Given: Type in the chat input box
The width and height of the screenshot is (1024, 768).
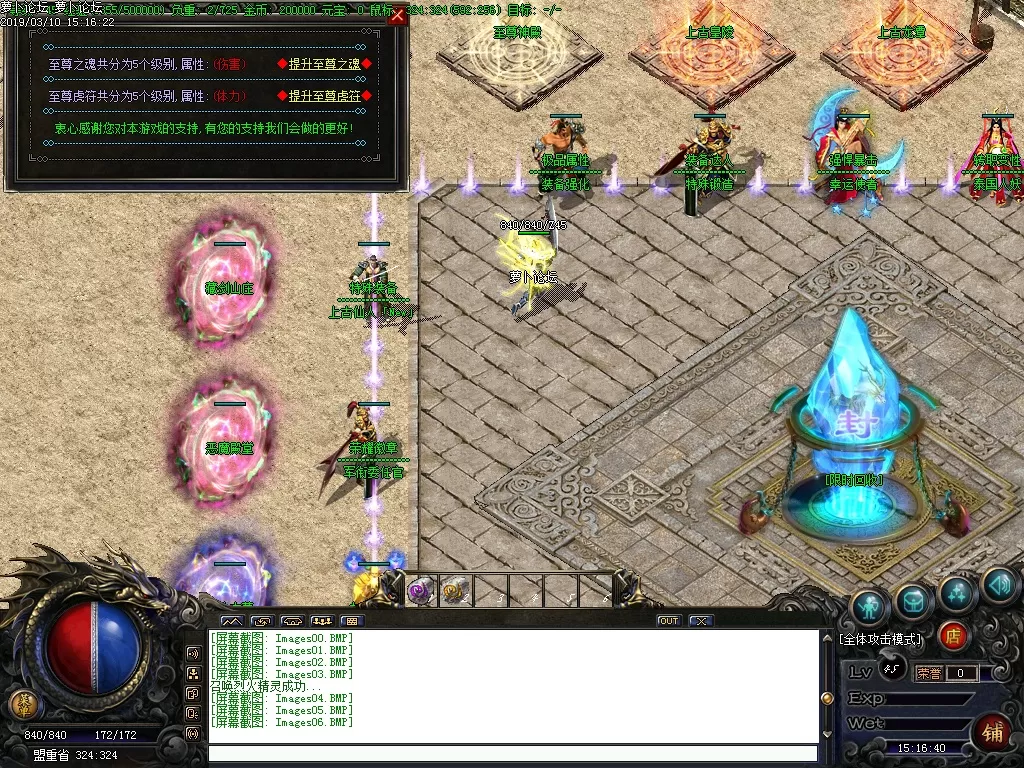Looking at the screenshot, I should click(512, 753).
